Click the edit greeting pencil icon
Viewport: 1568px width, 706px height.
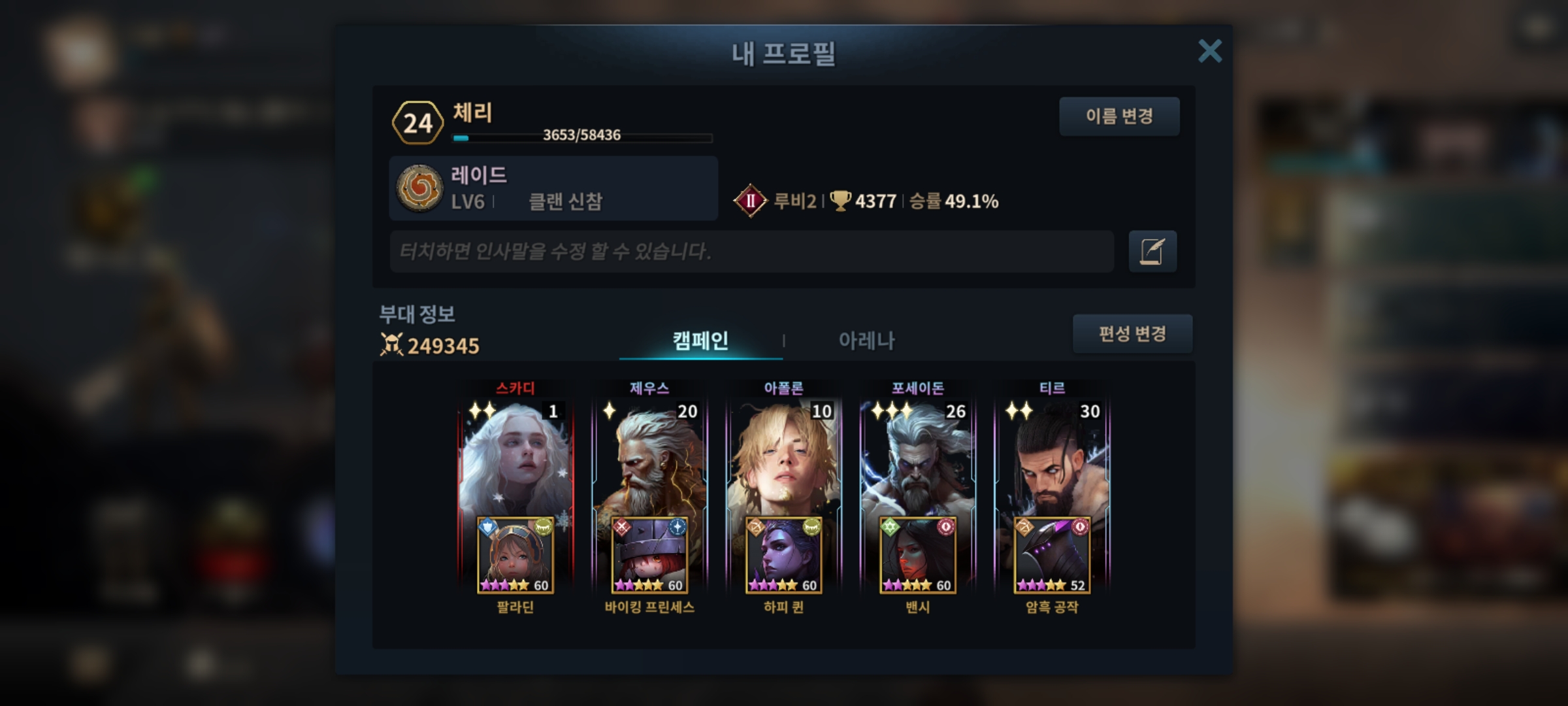coord(1152,251)
